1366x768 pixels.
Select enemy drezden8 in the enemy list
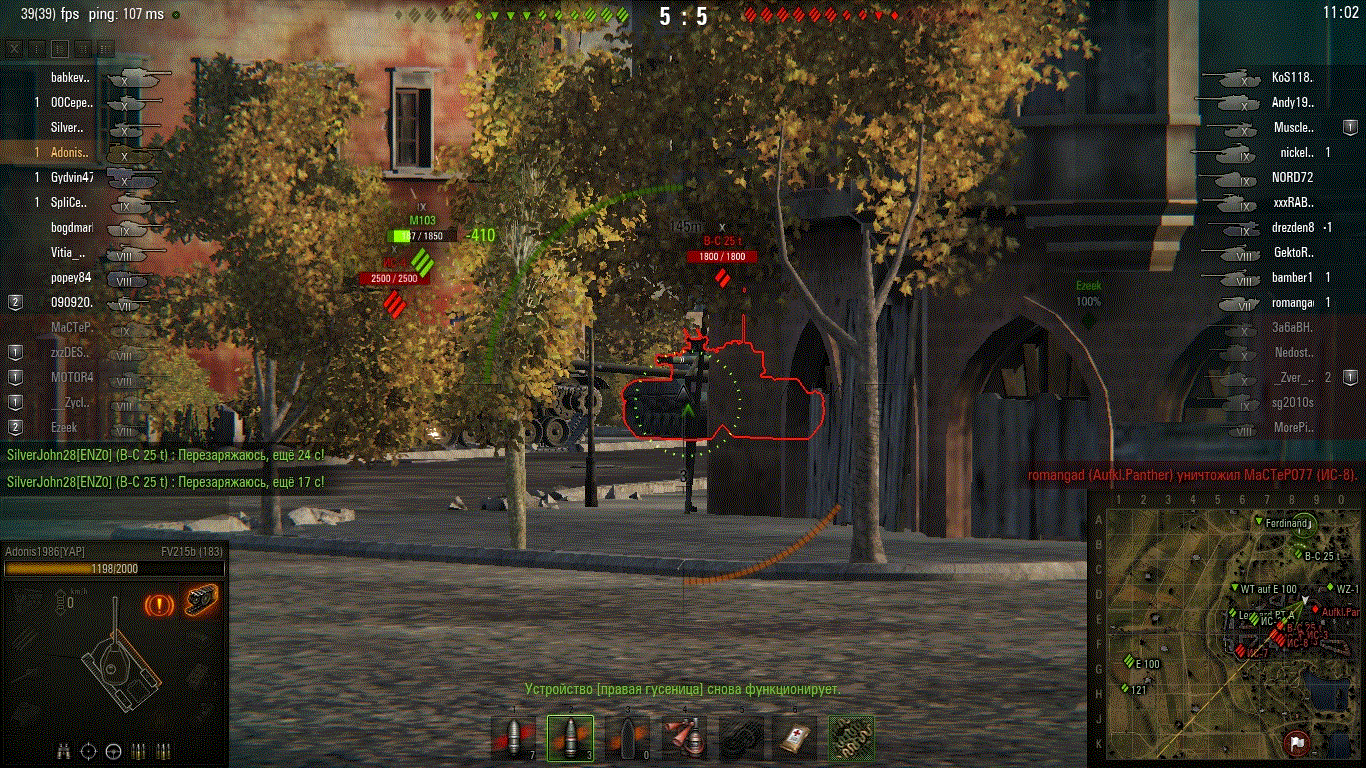point(1294,227)
